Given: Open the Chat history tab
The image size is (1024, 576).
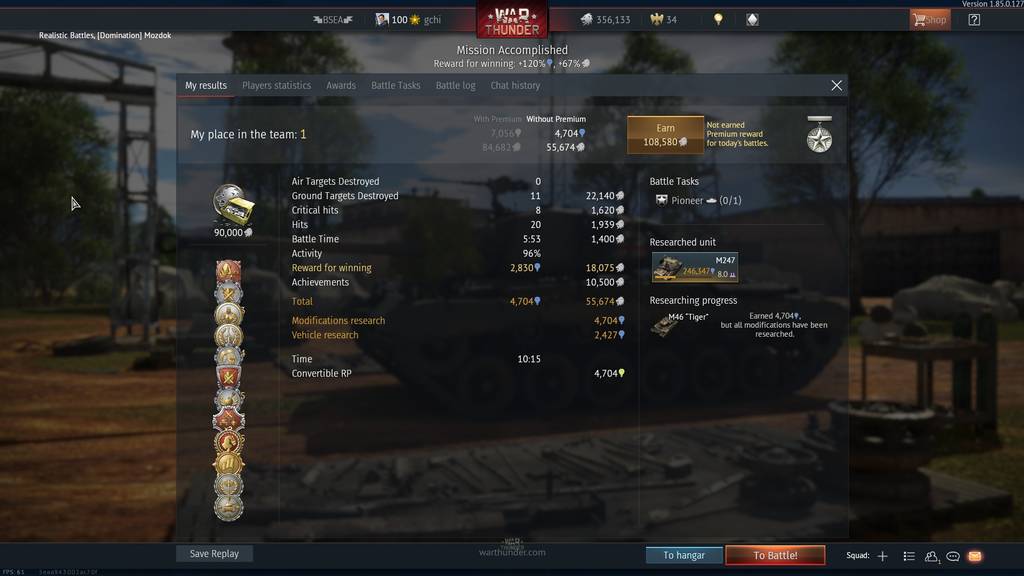Looking at the screenshot, I should click(515, 86).
